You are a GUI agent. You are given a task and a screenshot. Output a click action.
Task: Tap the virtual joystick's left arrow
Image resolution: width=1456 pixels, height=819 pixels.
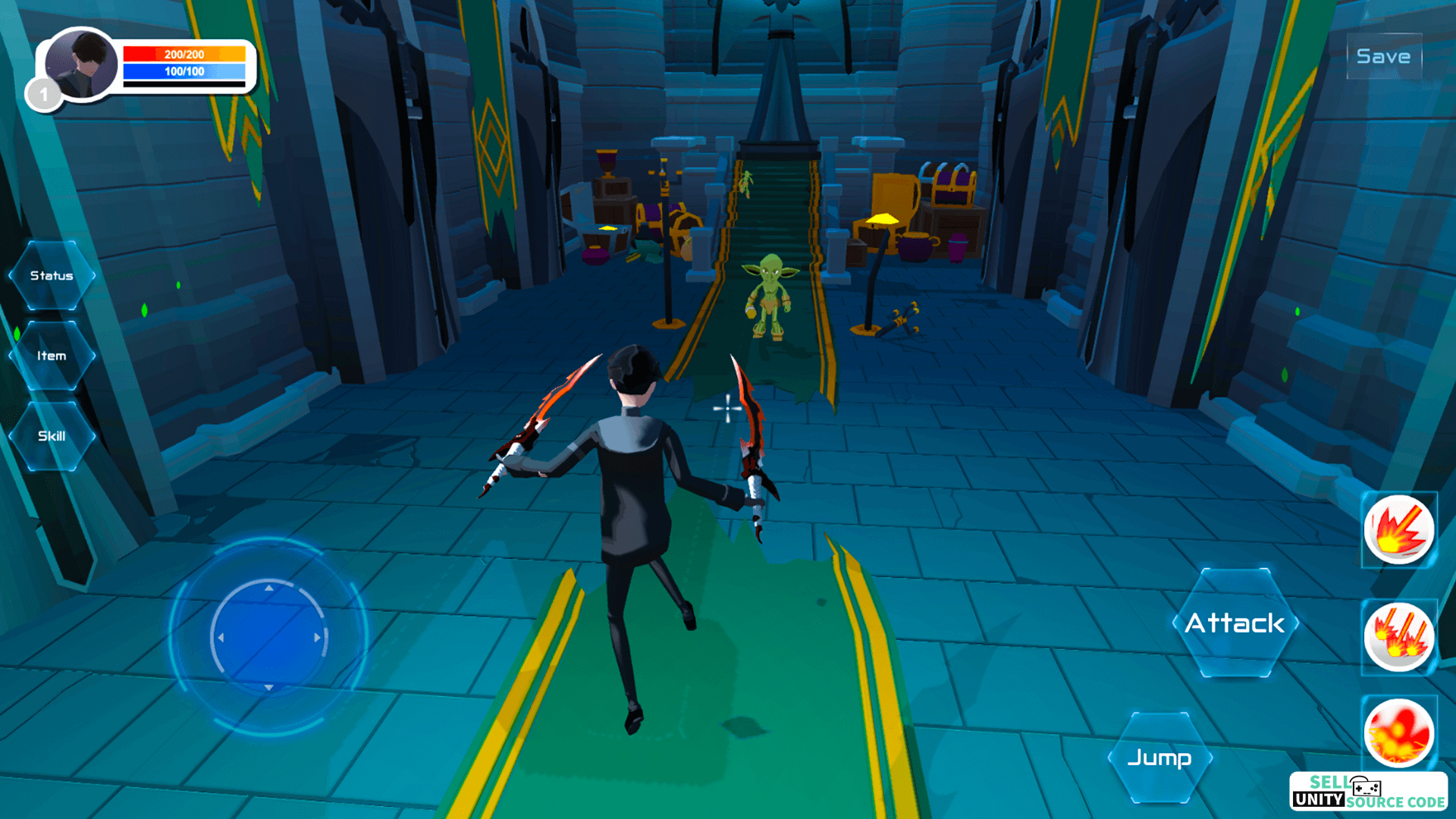click(x=221, y=638)
